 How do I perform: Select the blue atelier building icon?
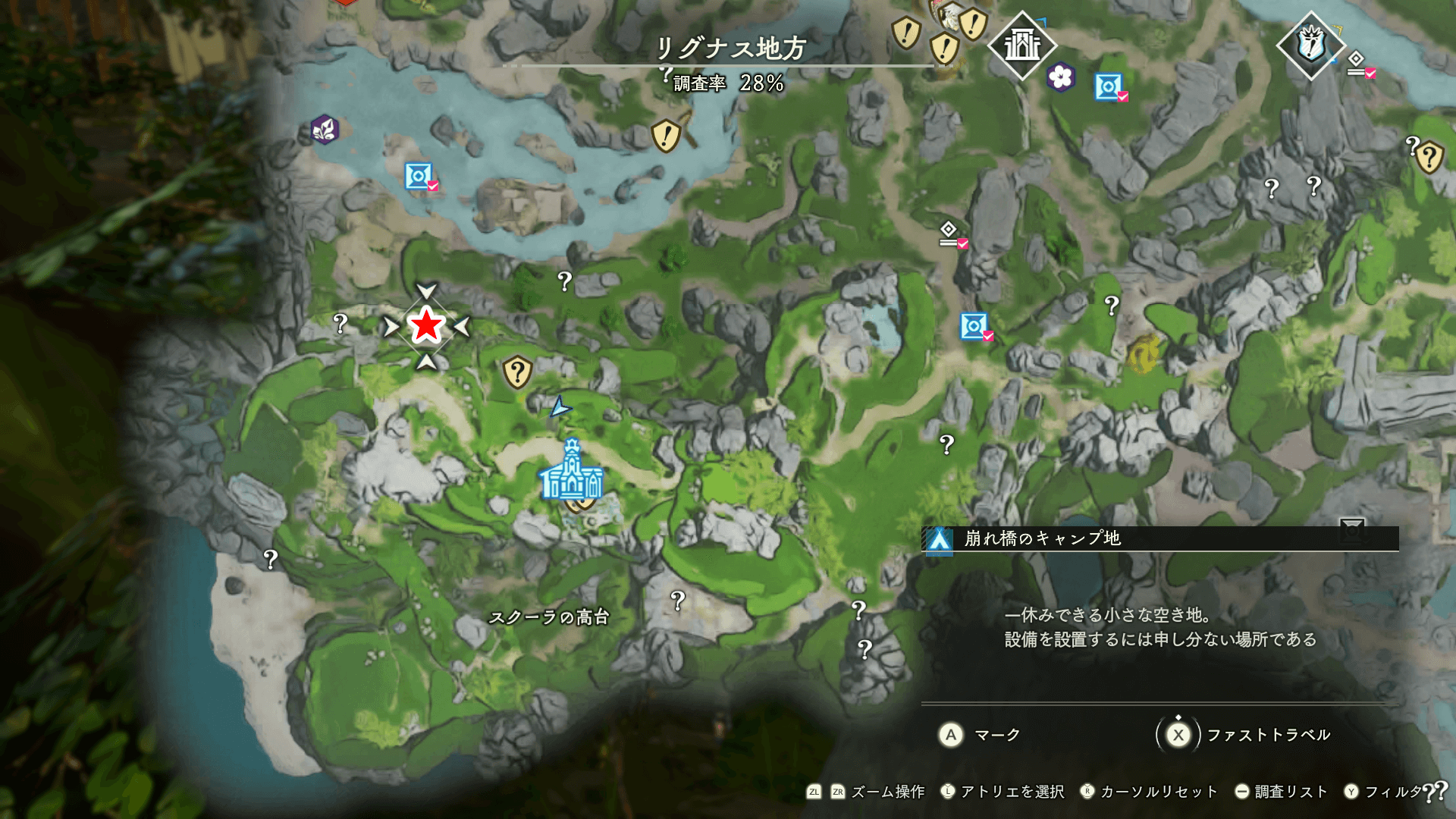tap(572, 472)
